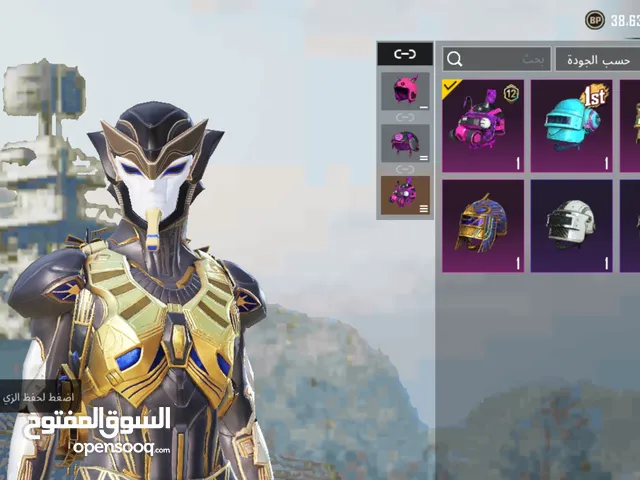Choose the cyan 1st place helmet
640x480 pixels.
point(571,126)
